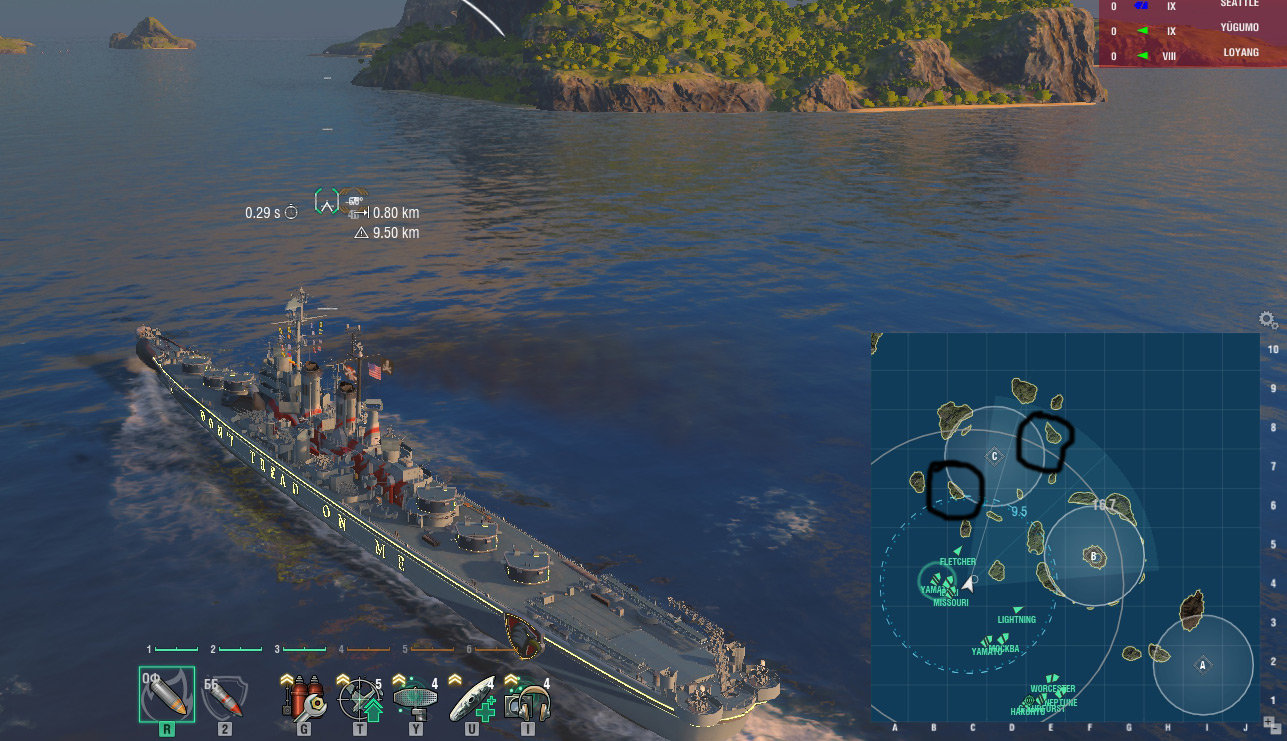The image size is (1287, 741).
Task: Click capture point C on the minimap
Action: 994,456
